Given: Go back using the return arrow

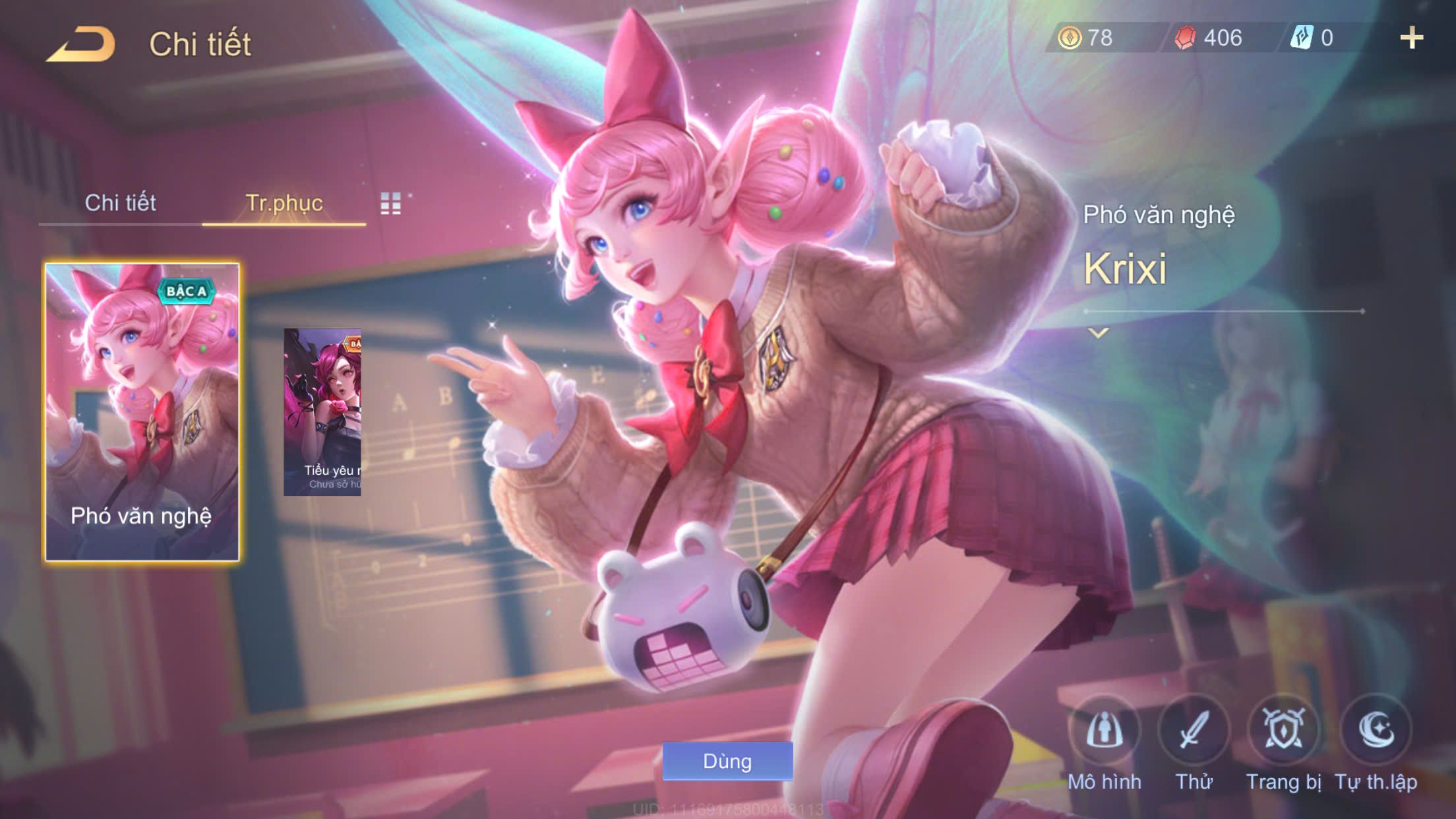Looking at the screenshot, I should pyautogui.click(x=82, y=44).
